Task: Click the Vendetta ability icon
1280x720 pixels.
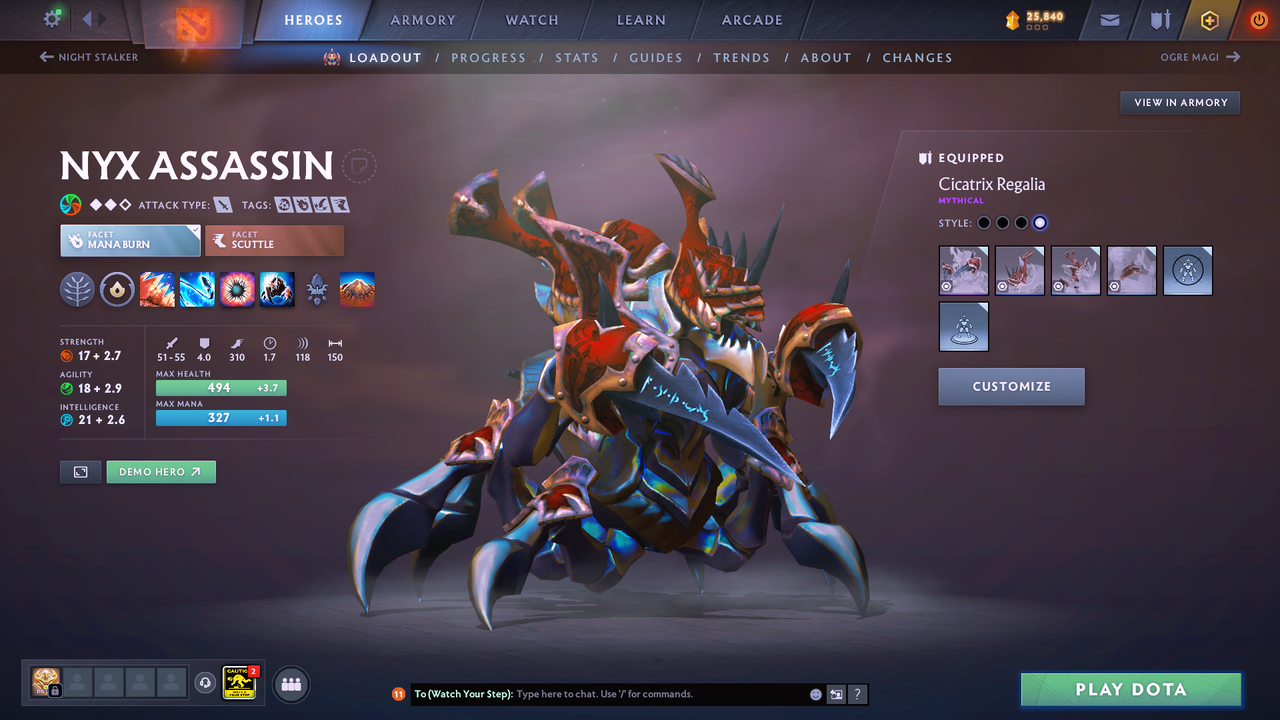Action: 277,289
